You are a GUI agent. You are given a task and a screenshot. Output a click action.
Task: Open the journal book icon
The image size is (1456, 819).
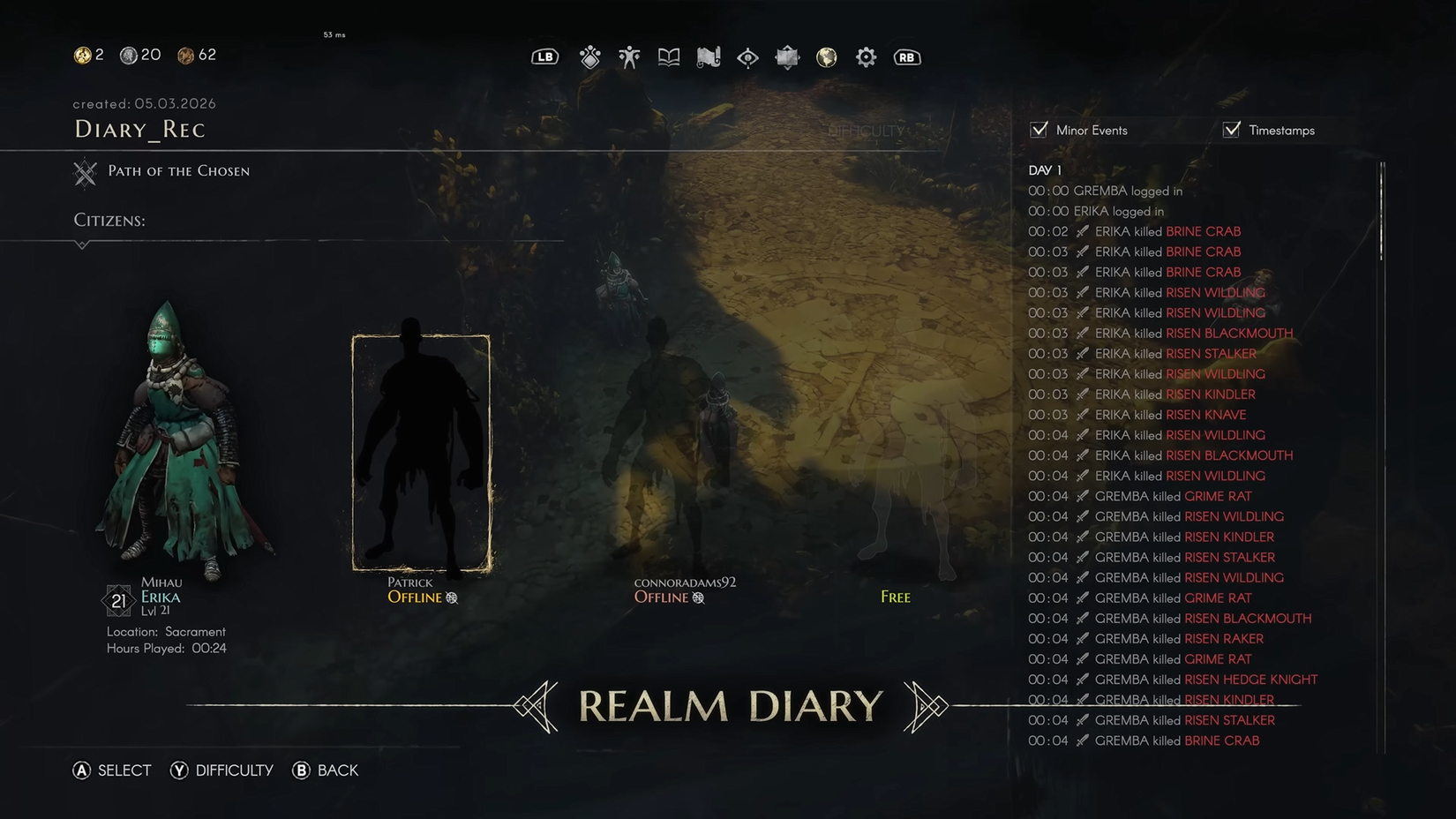668,56
